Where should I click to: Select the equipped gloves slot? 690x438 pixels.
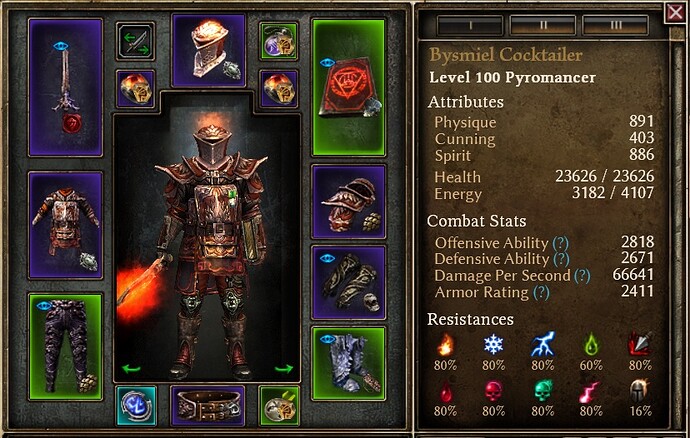pyautogui.click(x=349, y=280)
